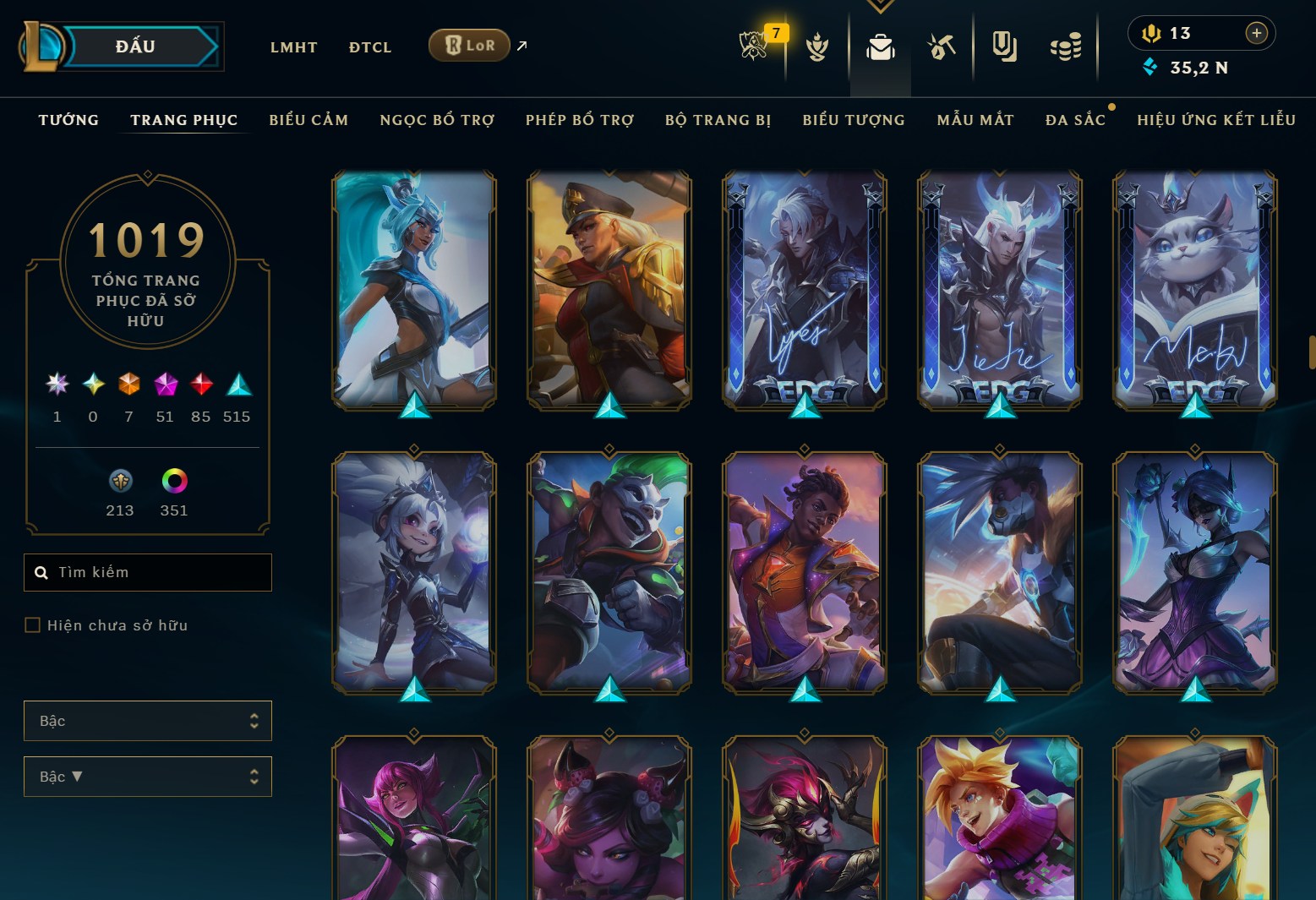This screenshot has width=1316, height=900.
Task: Open the ĐA SẮC chromas tab
Action: point(1075,120)
